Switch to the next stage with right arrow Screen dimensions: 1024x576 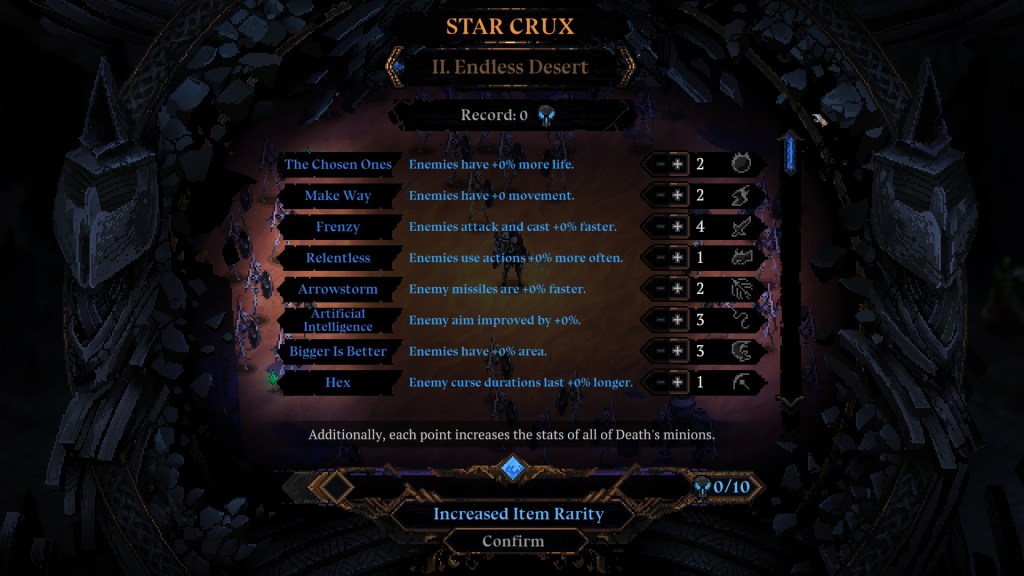627,67
